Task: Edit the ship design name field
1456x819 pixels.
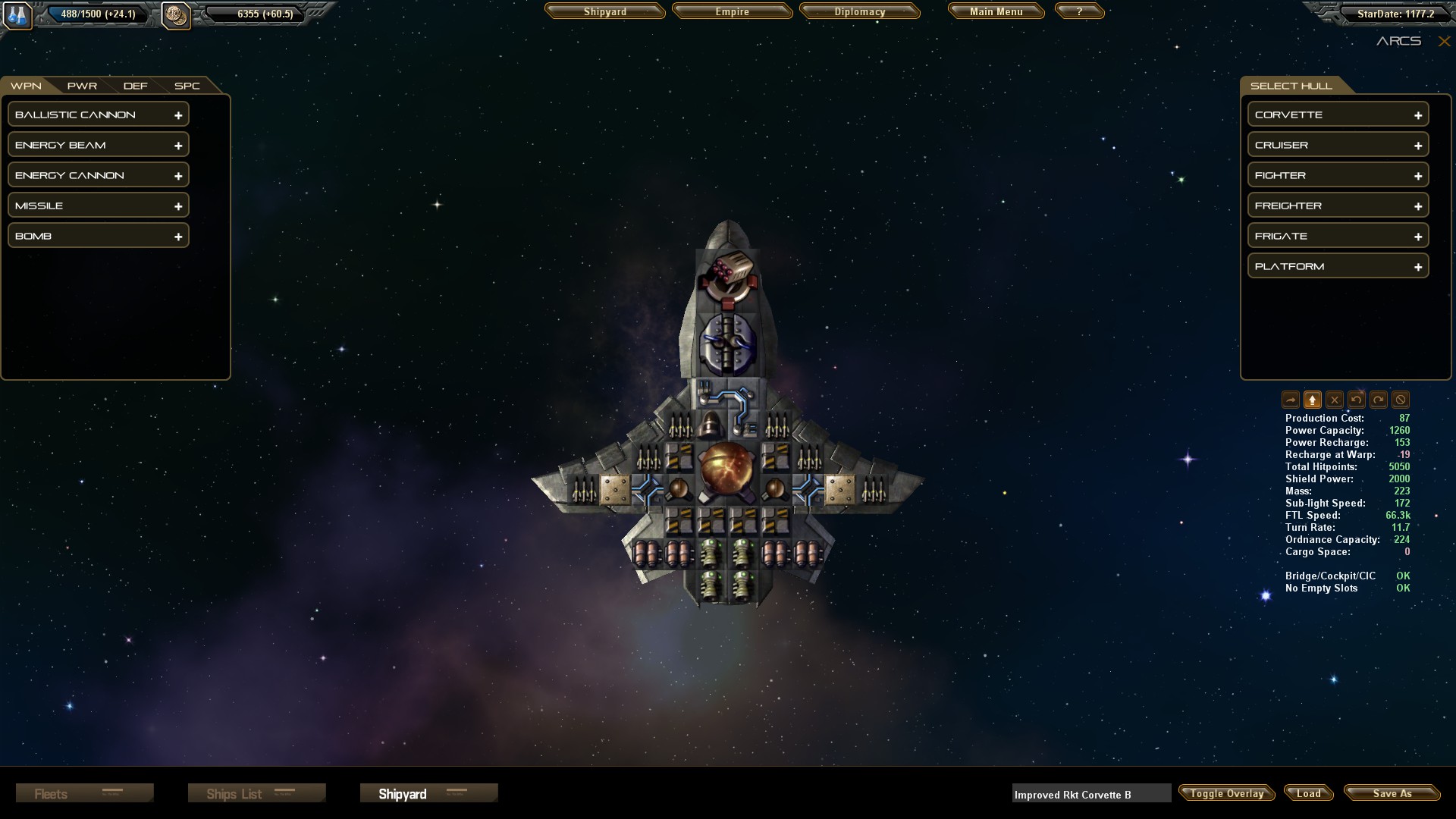Action: (1090, 794)
